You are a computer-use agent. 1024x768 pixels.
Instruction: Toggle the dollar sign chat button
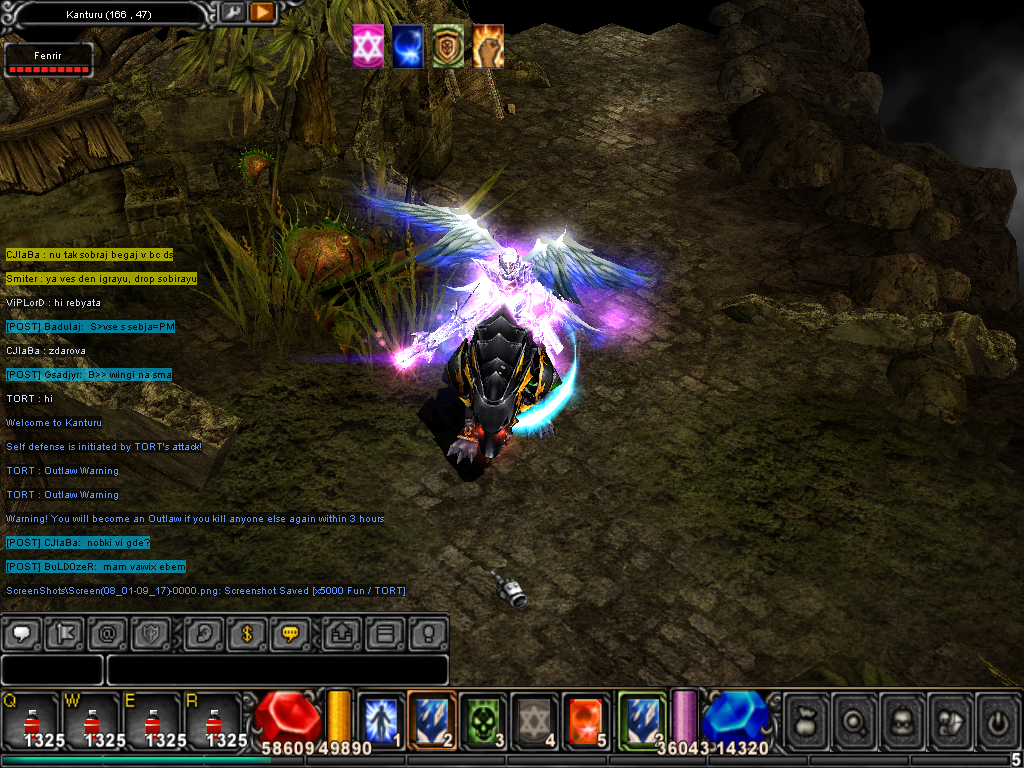[246, 634]
